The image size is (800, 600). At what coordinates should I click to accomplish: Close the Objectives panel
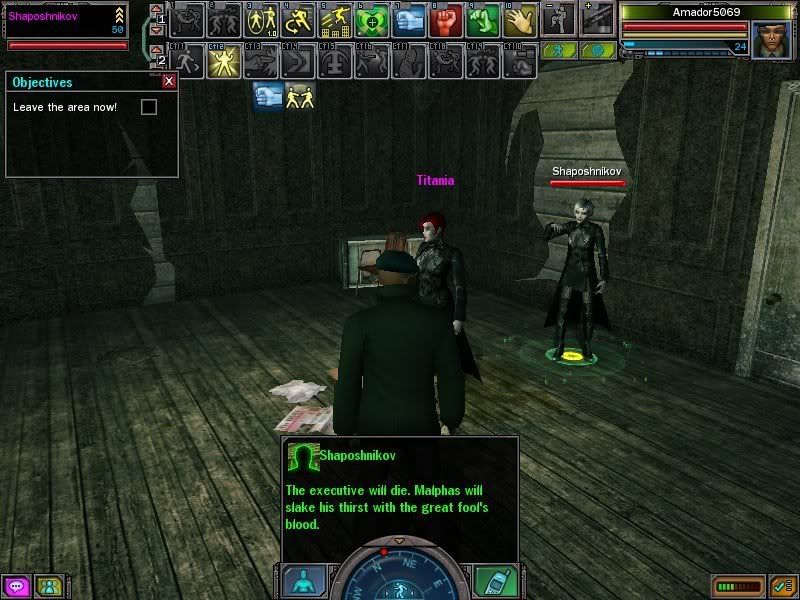coord(169,82)
